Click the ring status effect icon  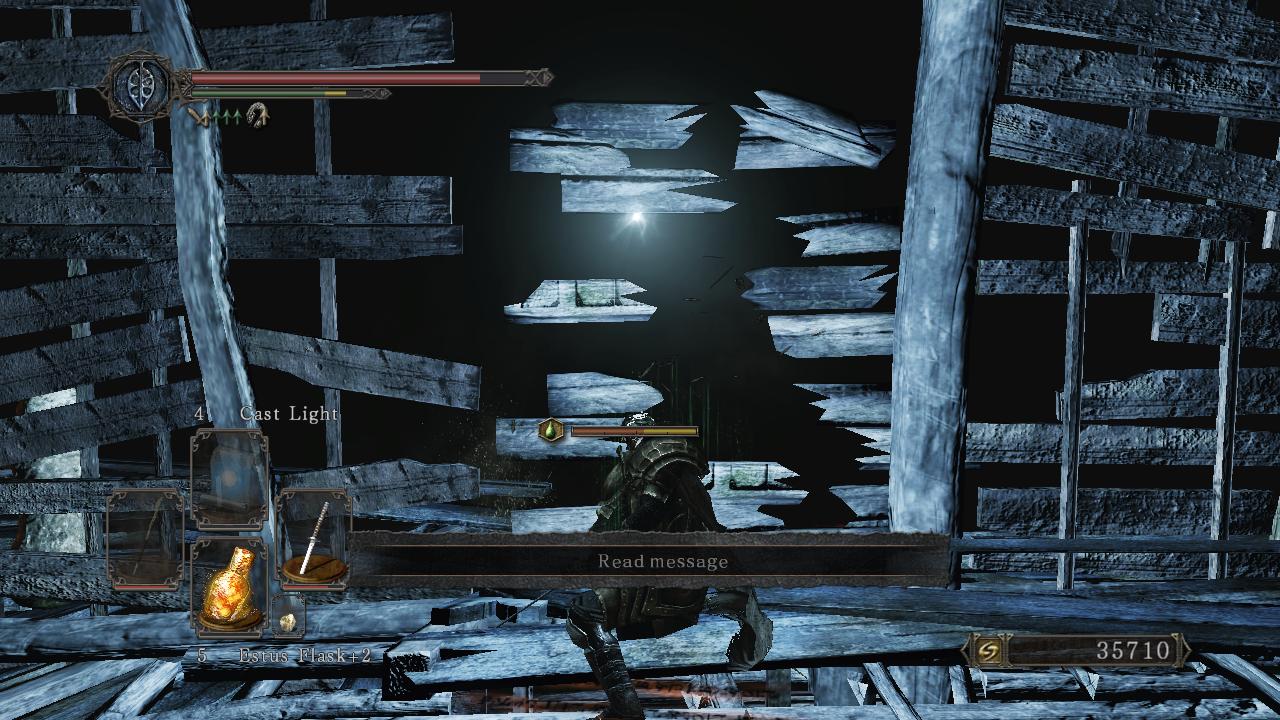point(258,116)
